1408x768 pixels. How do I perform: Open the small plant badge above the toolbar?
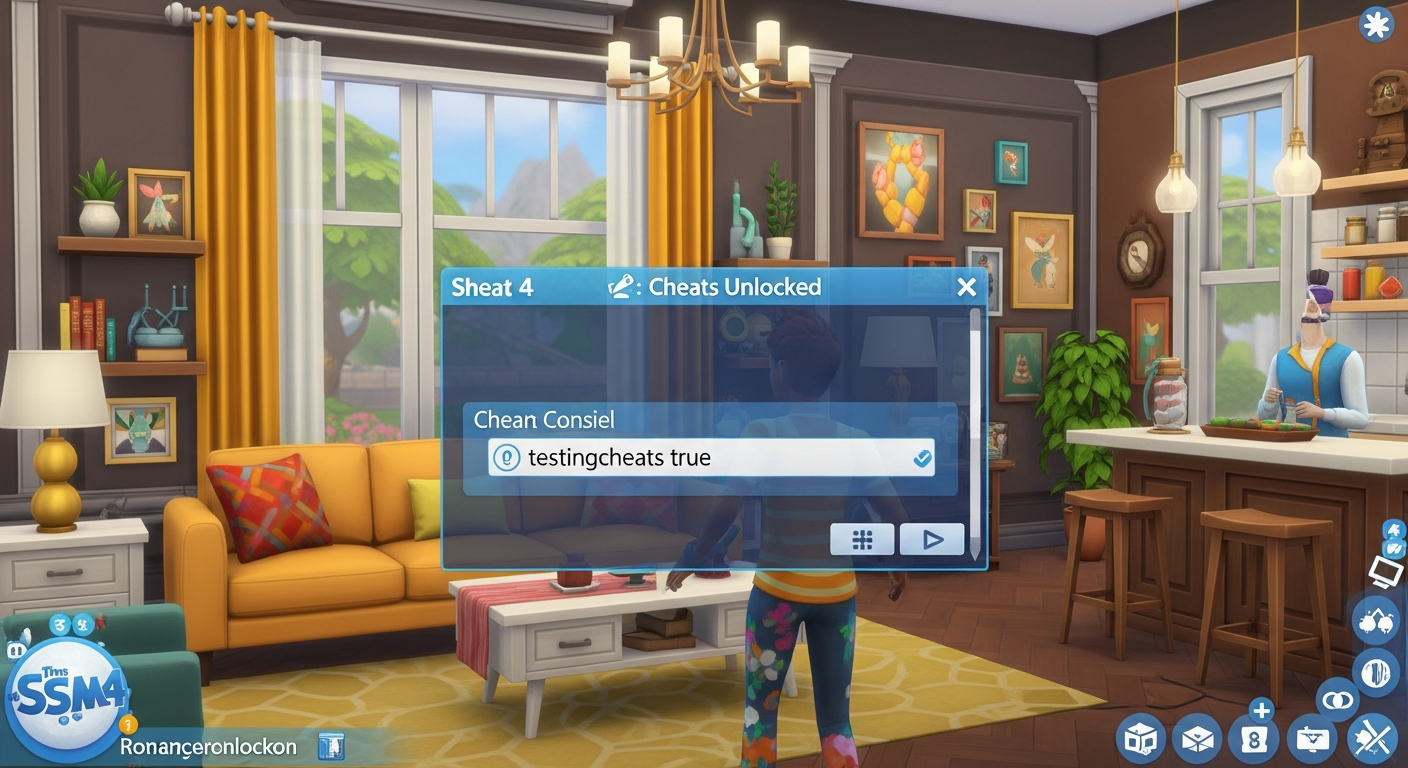pyautogui.click(x=1394, y=547)
